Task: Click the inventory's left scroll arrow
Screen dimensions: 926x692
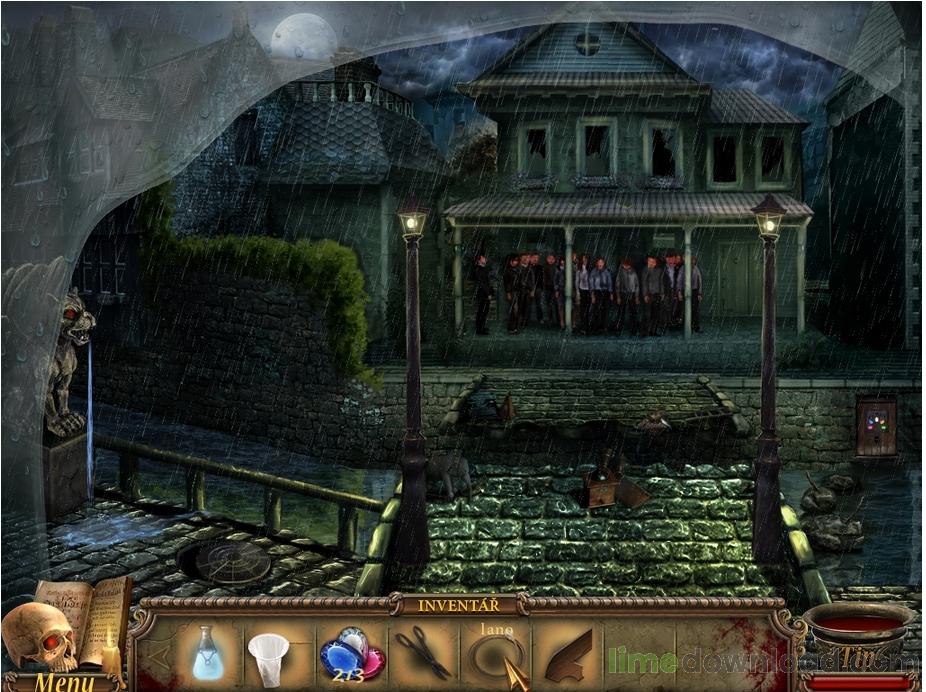Action: point(154,656)
